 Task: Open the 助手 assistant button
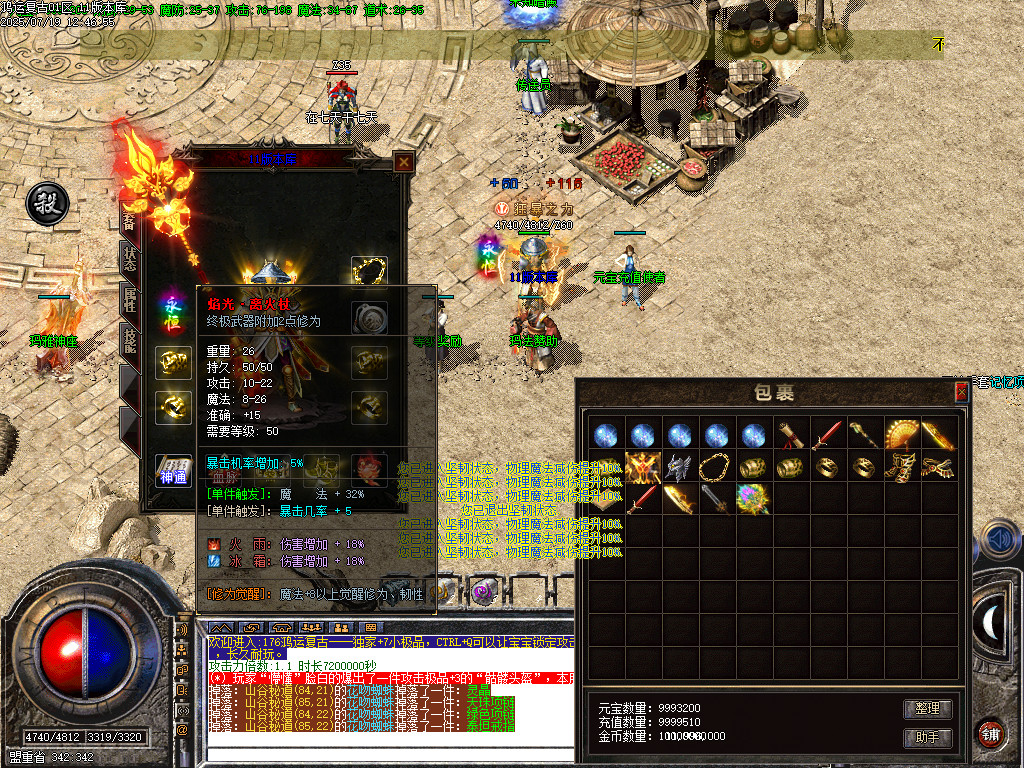(927, 737)
